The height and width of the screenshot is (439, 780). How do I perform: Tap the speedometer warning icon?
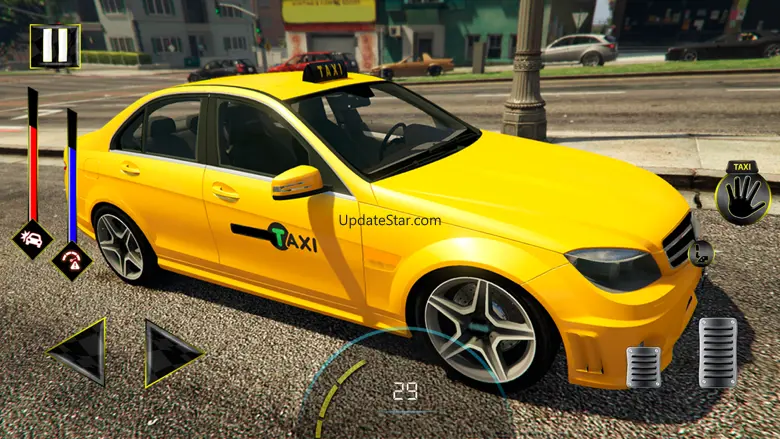(x=72, y=260)
